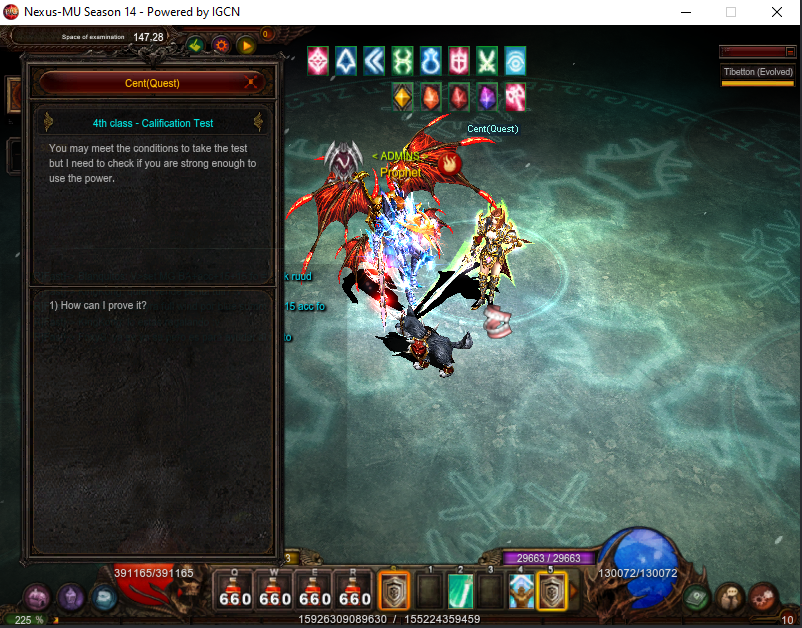Activate the green slash skill in slot 2
Image resolution: width=802 pixels, height=628 pixels.
click(459, 591)
